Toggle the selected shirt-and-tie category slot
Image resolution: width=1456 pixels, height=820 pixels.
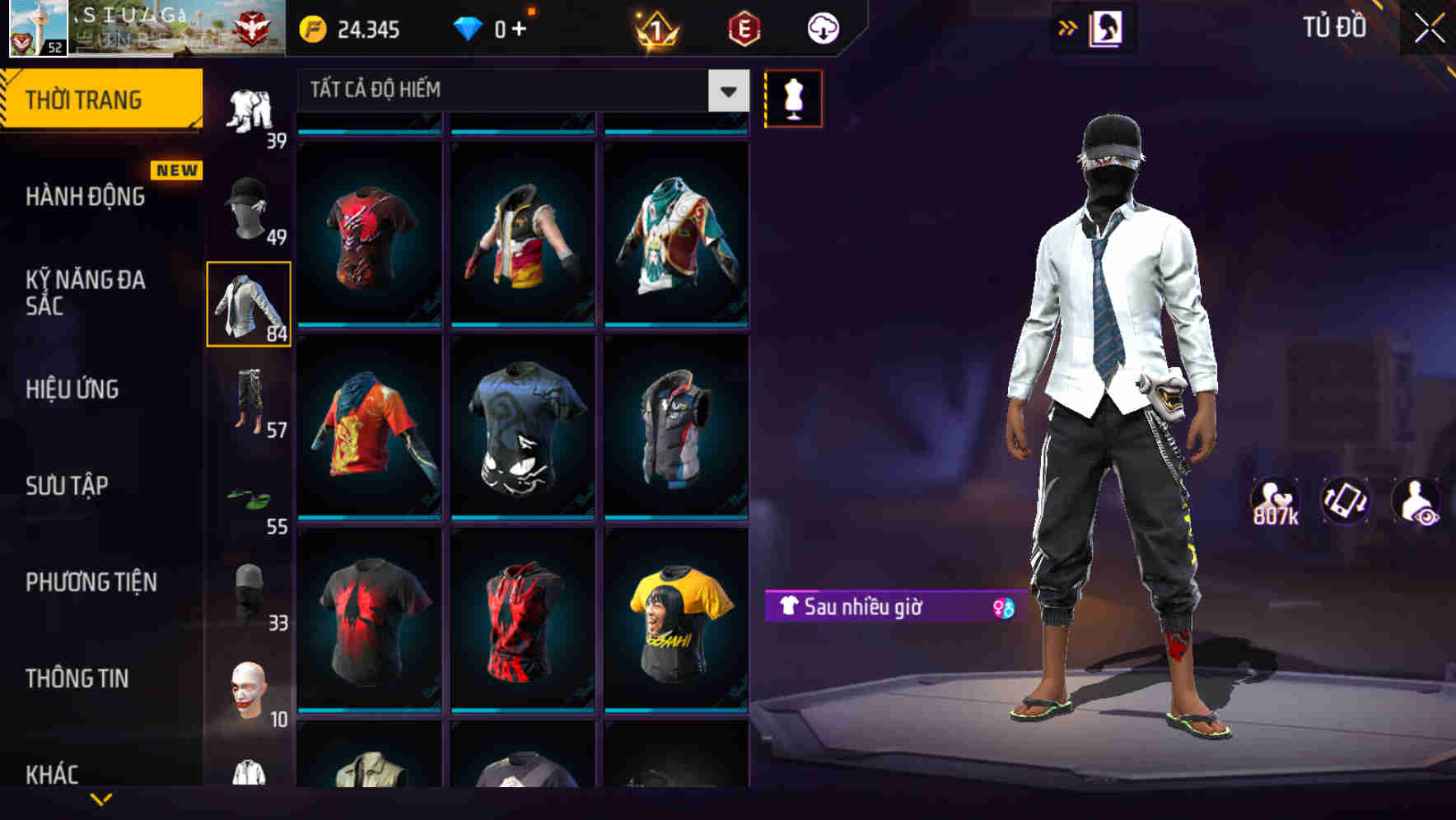point(248,305)
